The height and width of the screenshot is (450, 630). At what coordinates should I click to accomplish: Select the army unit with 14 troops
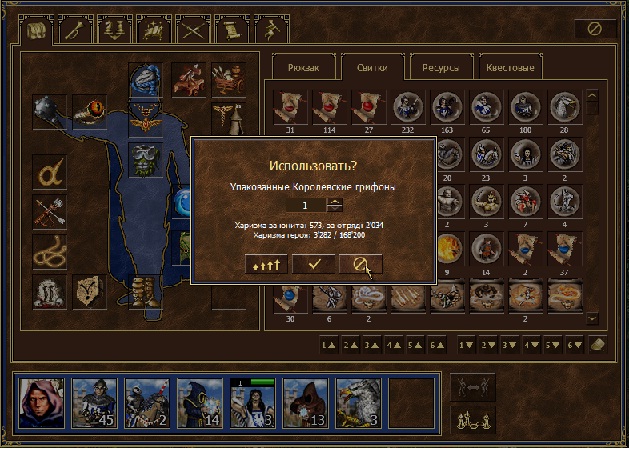click(x=199, y=401)
